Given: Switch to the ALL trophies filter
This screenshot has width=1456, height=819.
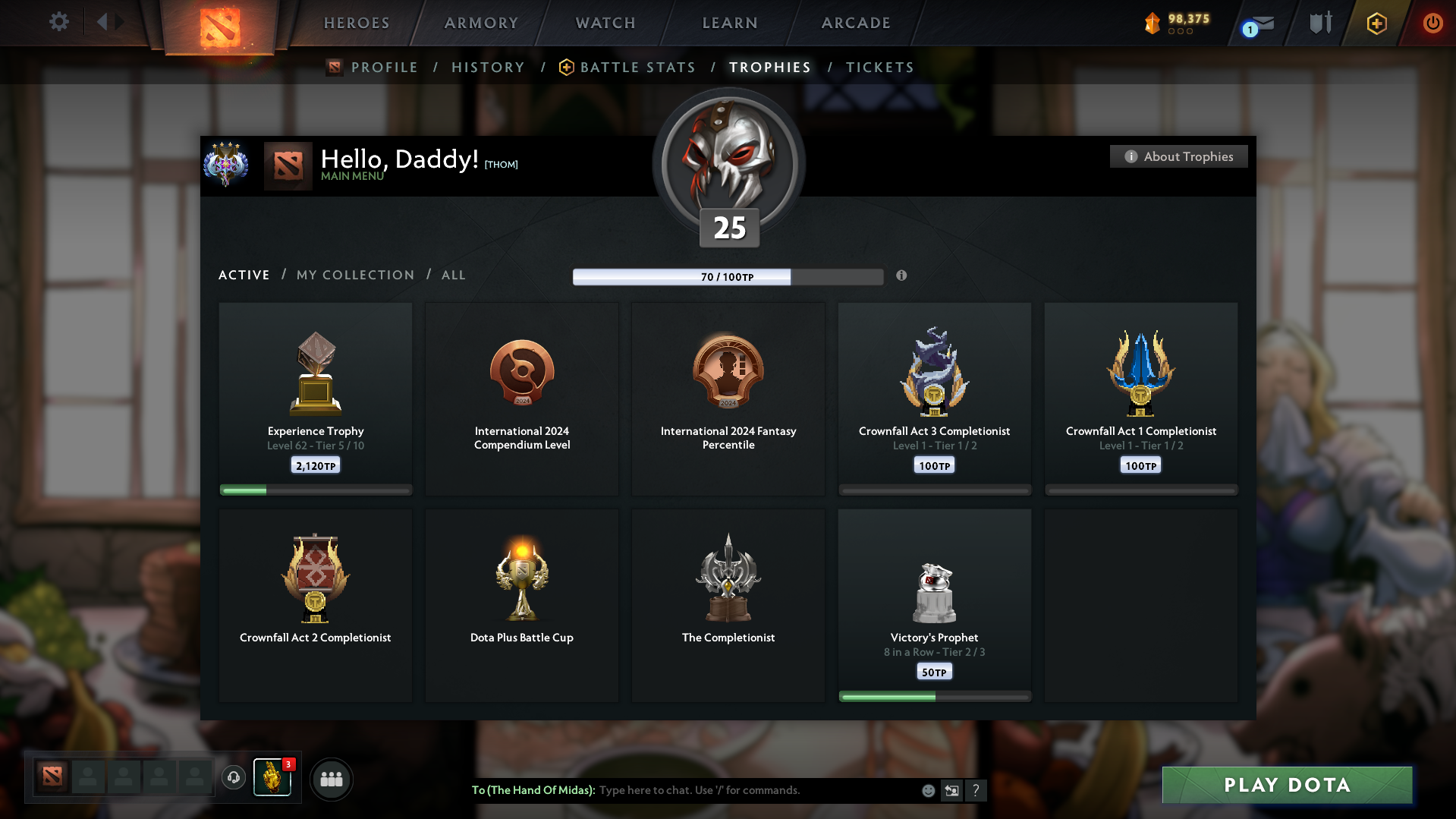Looking at the screenshot, I should [453, 275].
